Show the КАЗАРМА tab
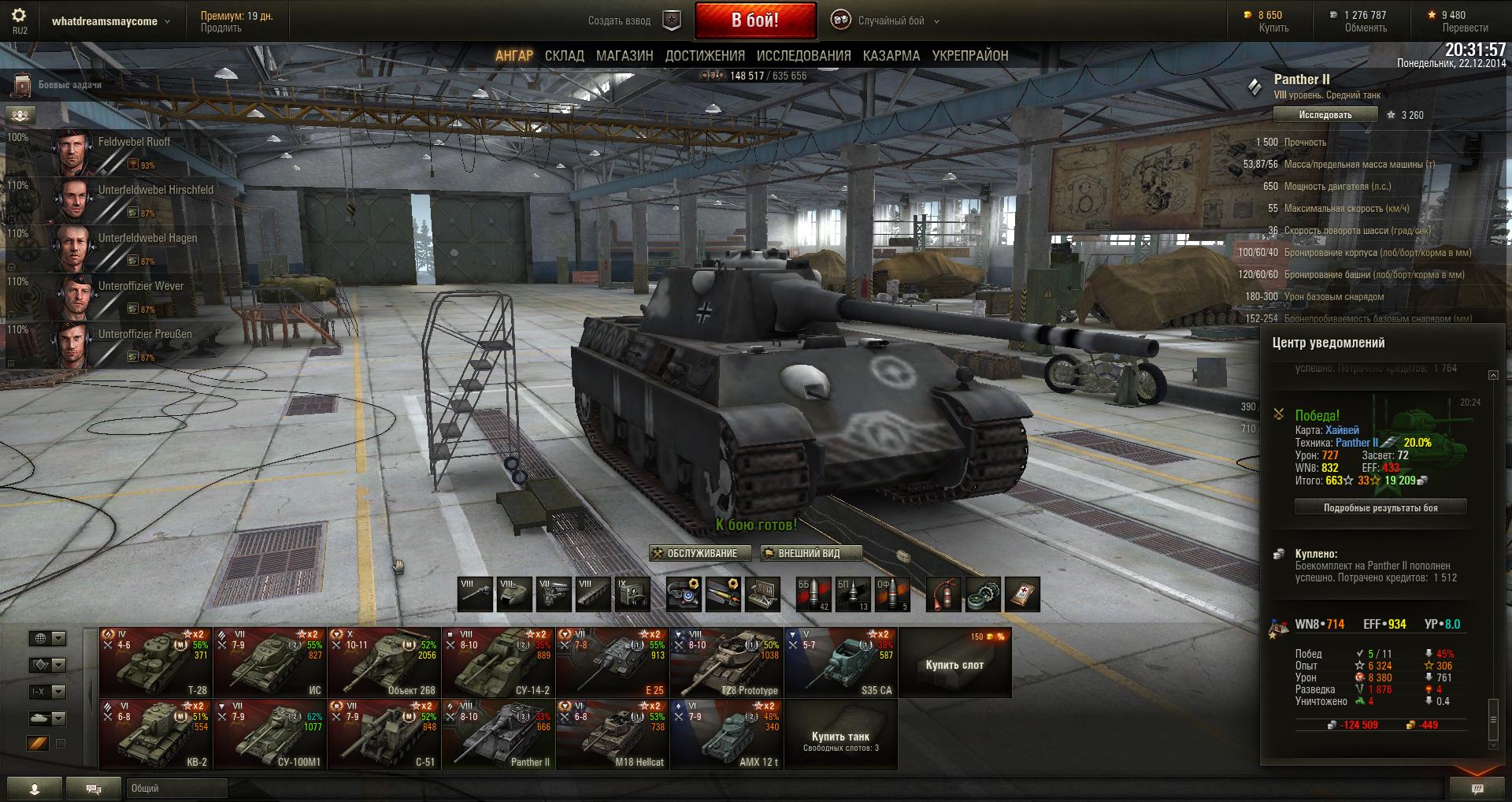 click(891, 56)
